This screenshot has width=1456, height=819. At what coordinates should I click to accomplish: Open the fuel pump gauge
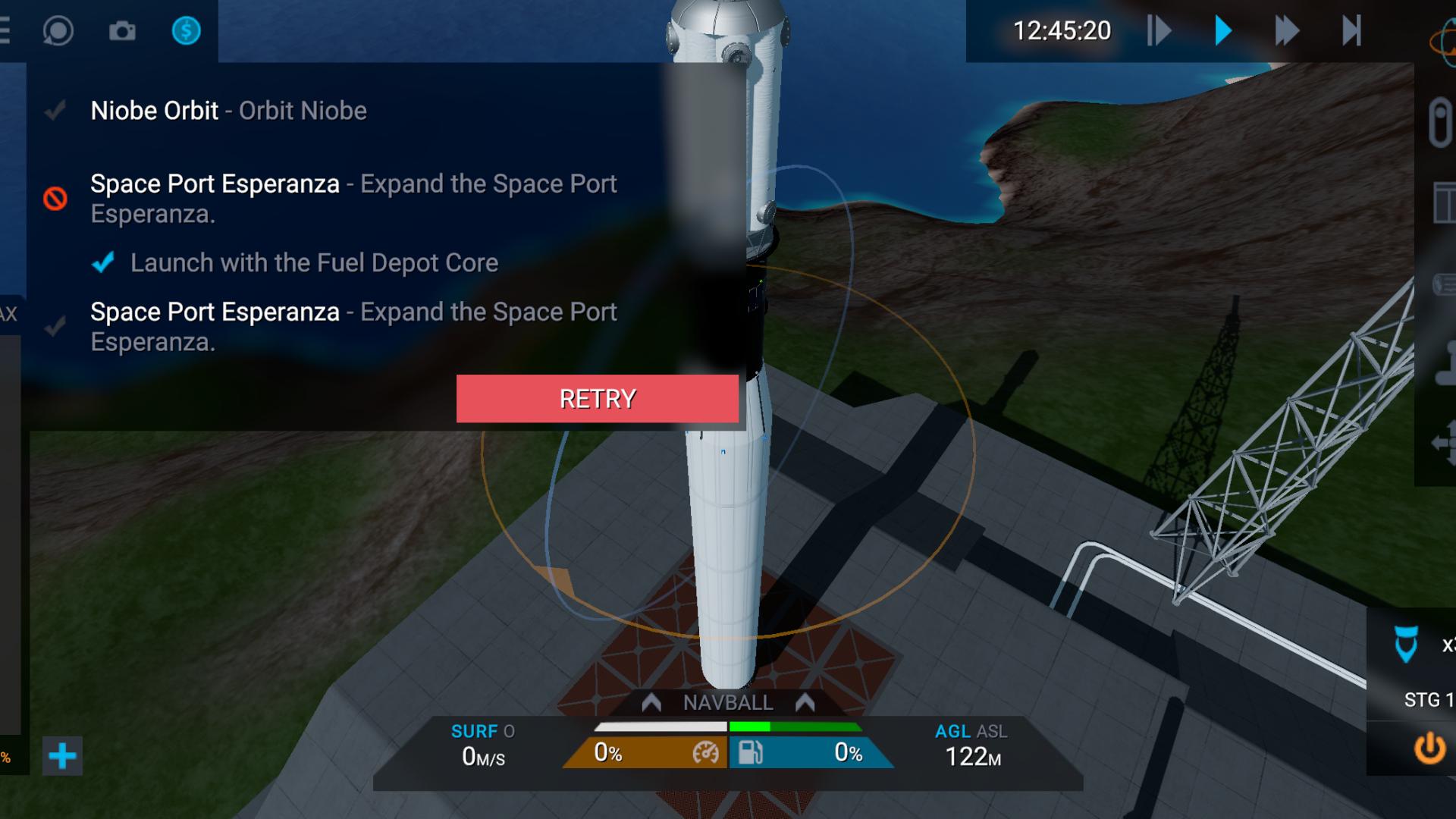[x=750, y=753]
